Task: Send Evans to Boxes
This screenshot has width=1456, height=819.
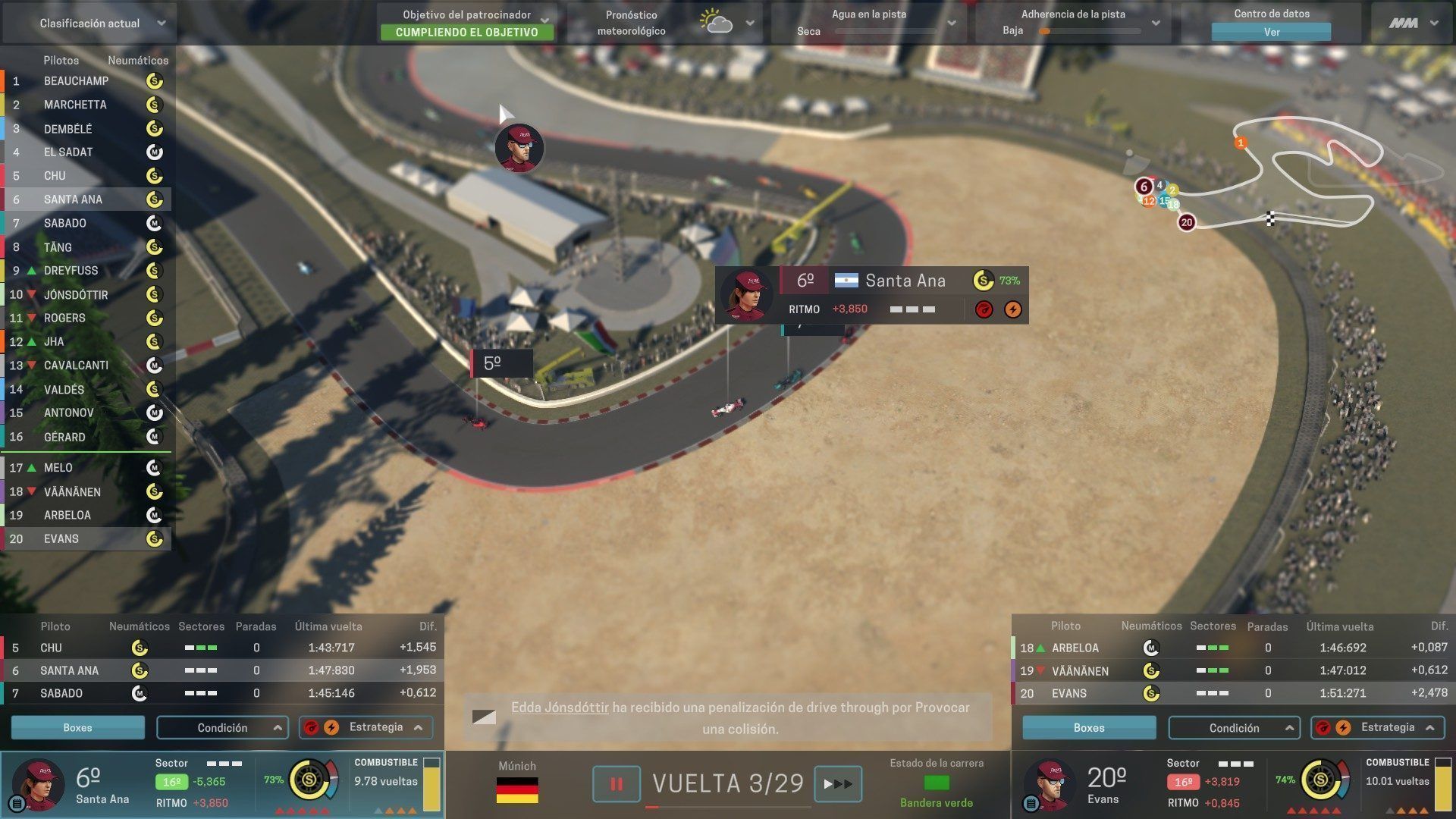Action: point(1088,727)
